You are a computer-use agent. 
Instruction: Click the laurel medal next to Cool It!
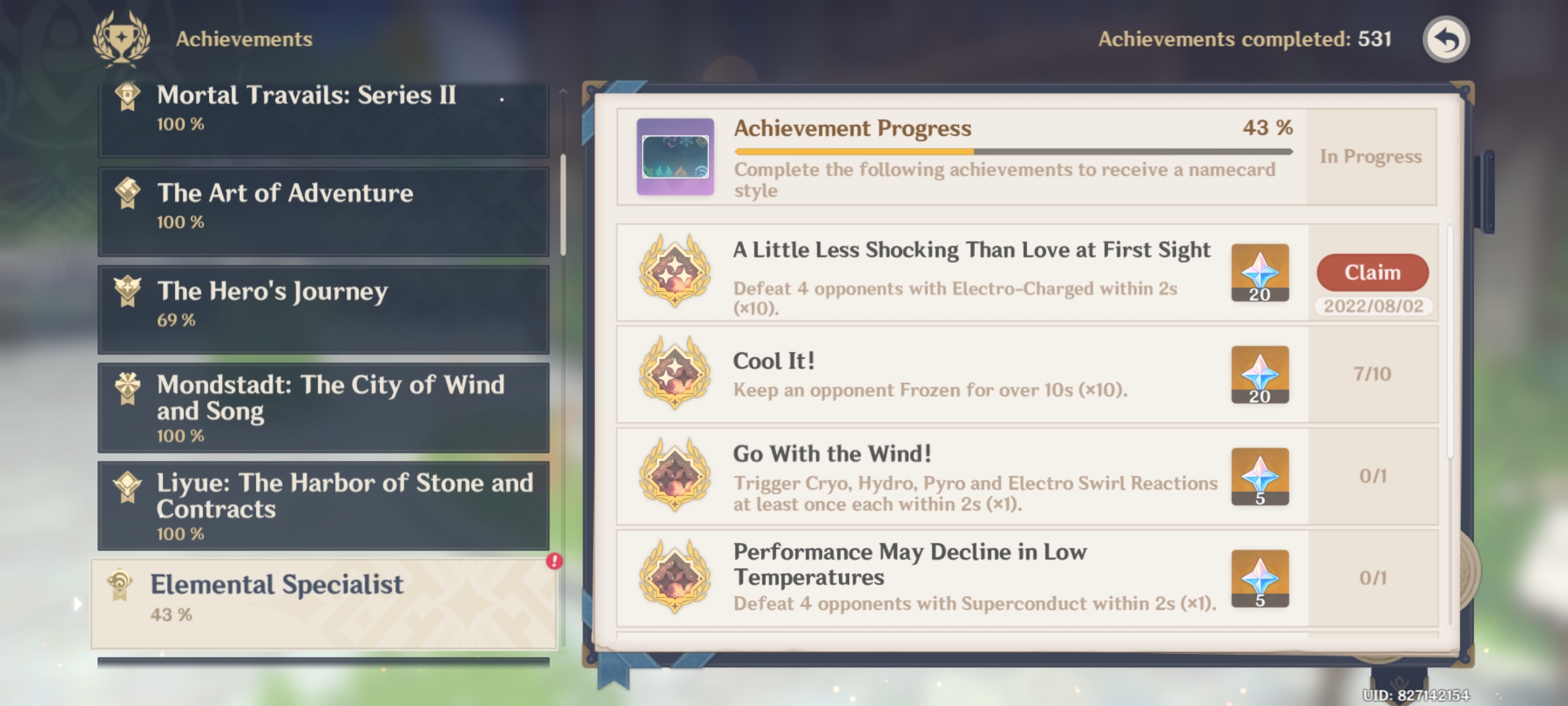(674, 374)
